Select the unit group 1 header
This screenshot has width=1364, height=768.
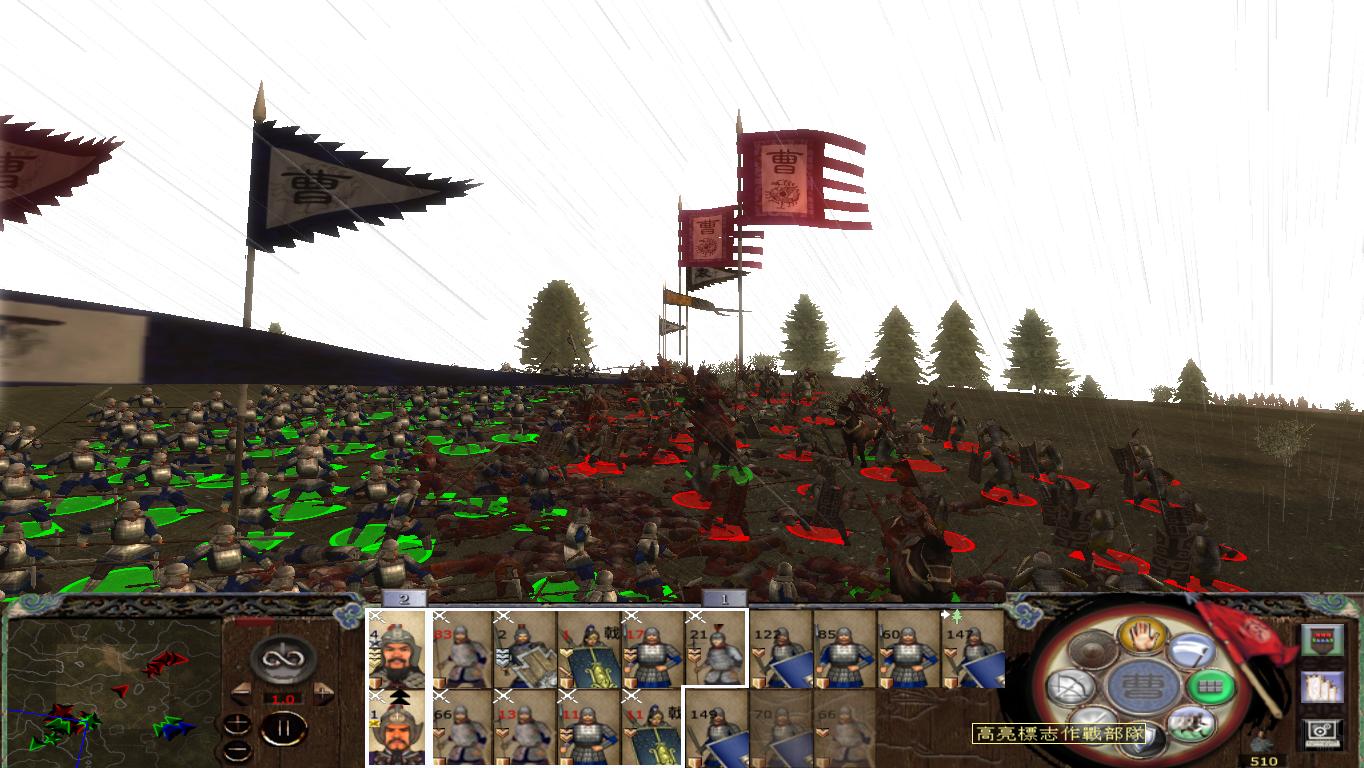(x=726, y=598)
